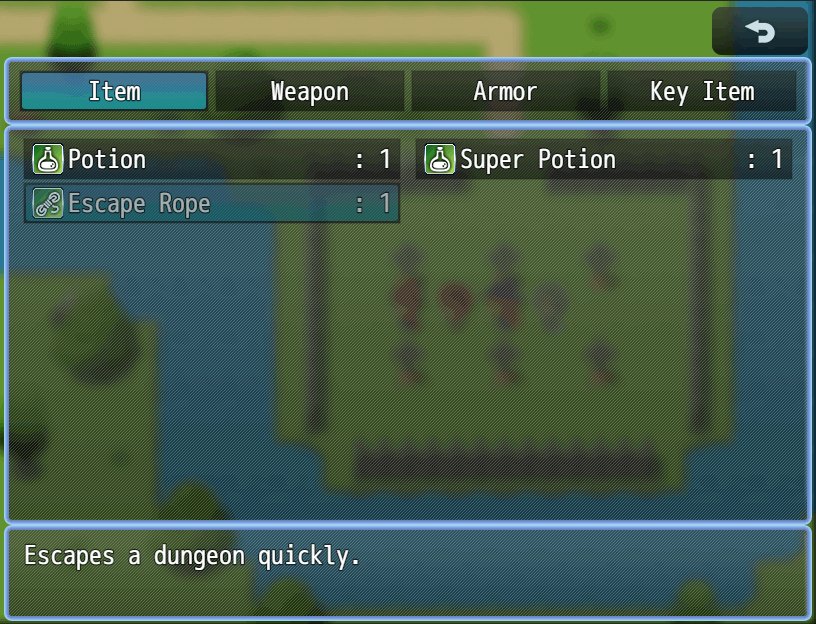
Task: Open the Weapon category tab
Action: [x=310, y=92]
